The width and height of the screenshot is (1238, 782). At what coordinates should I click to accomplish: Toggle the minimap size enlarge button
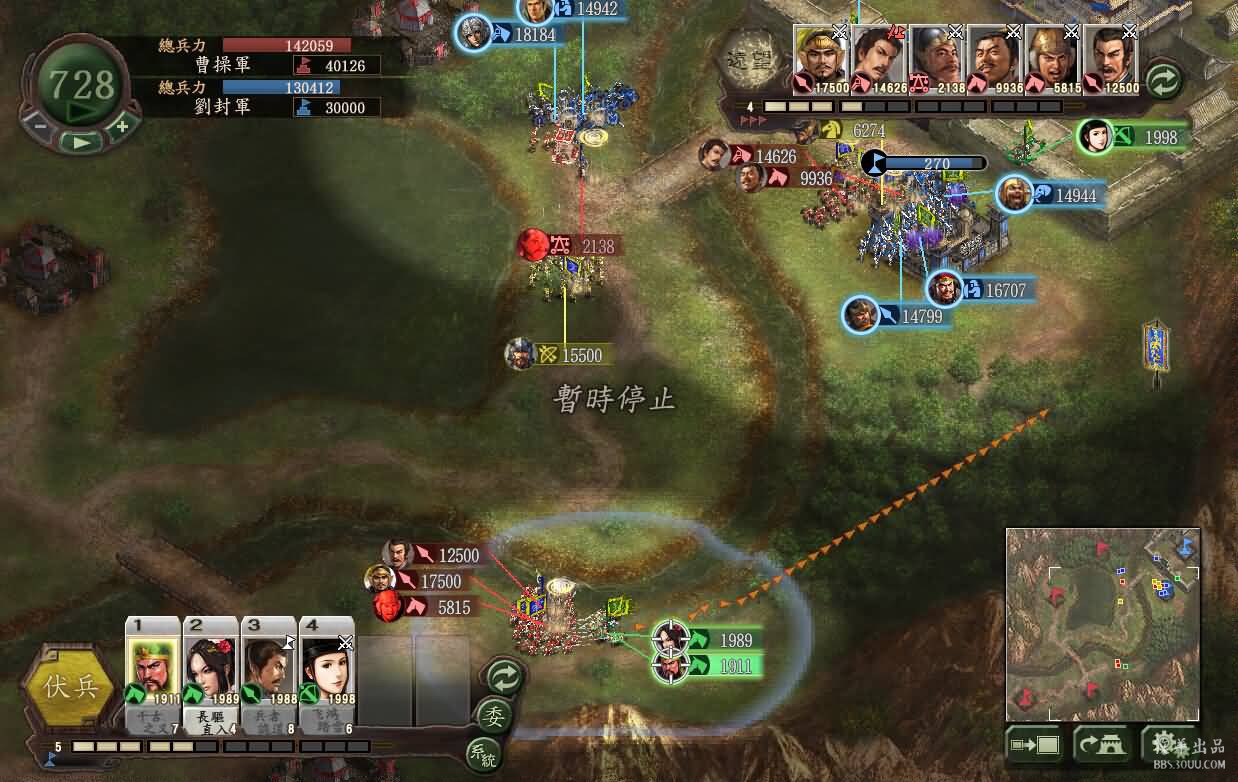point(1033,744)
